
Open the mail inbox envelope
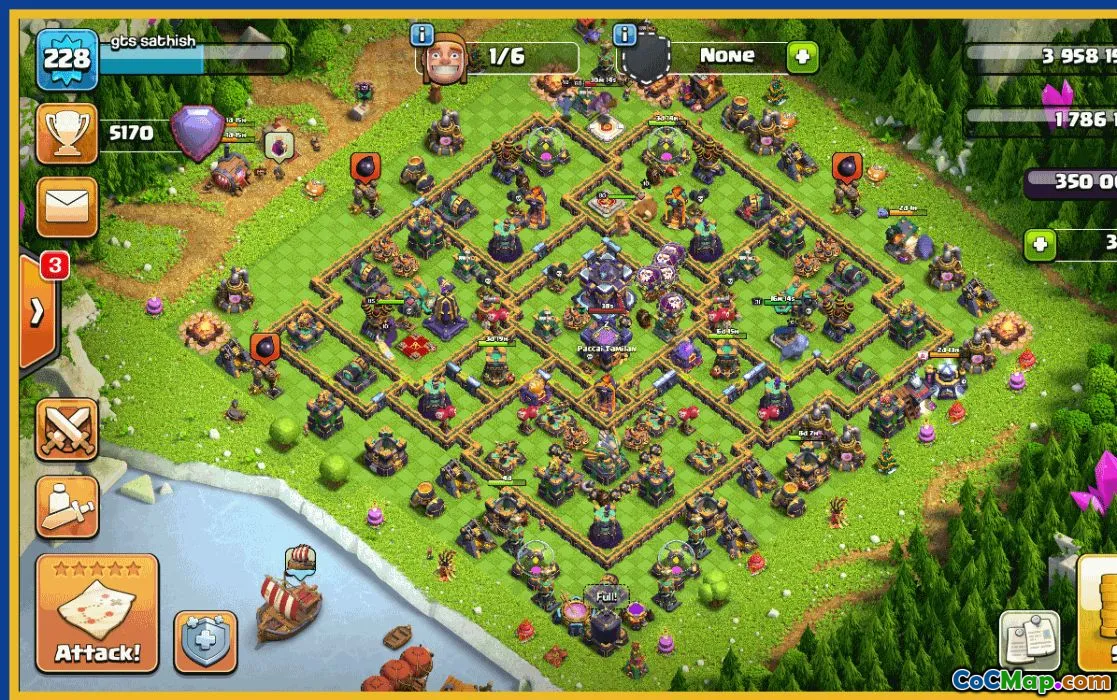click(x=67, y=207)
